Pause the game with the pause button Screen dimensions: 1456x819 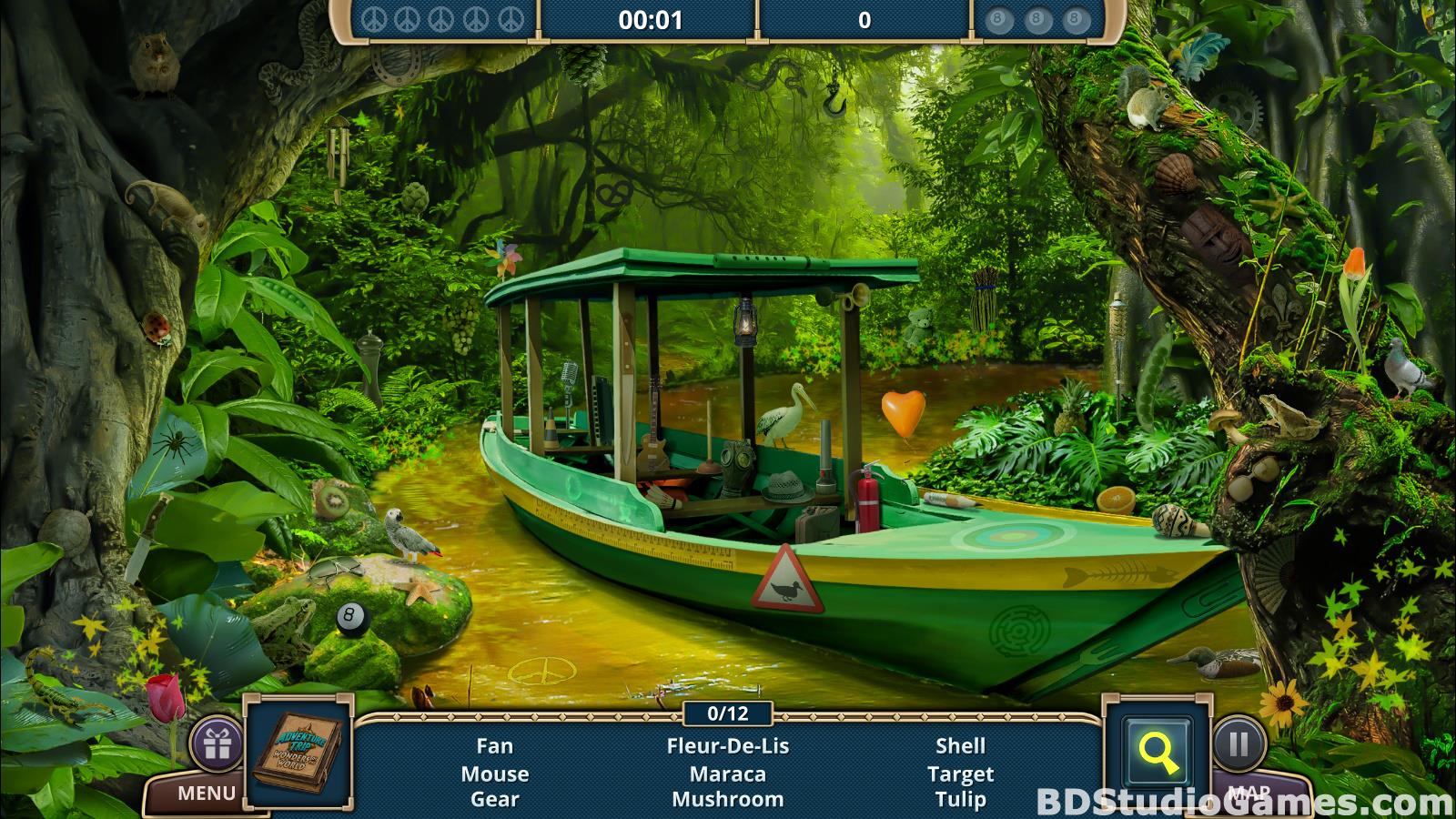click(1239, 743)
